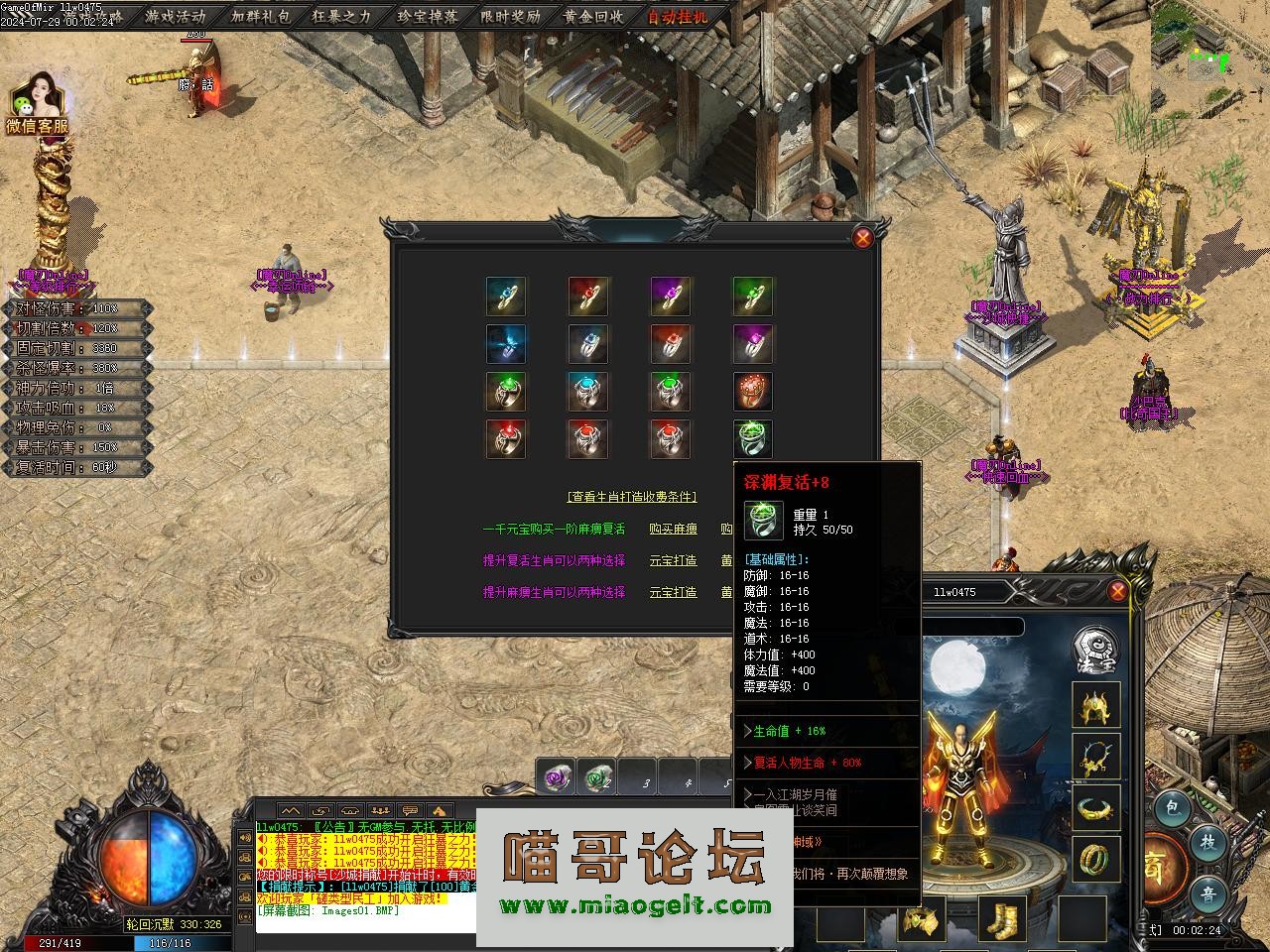View the 查看生肖打造收费条件 crafting fee link
Screen dimensions: 1270x952
point(632,497)
